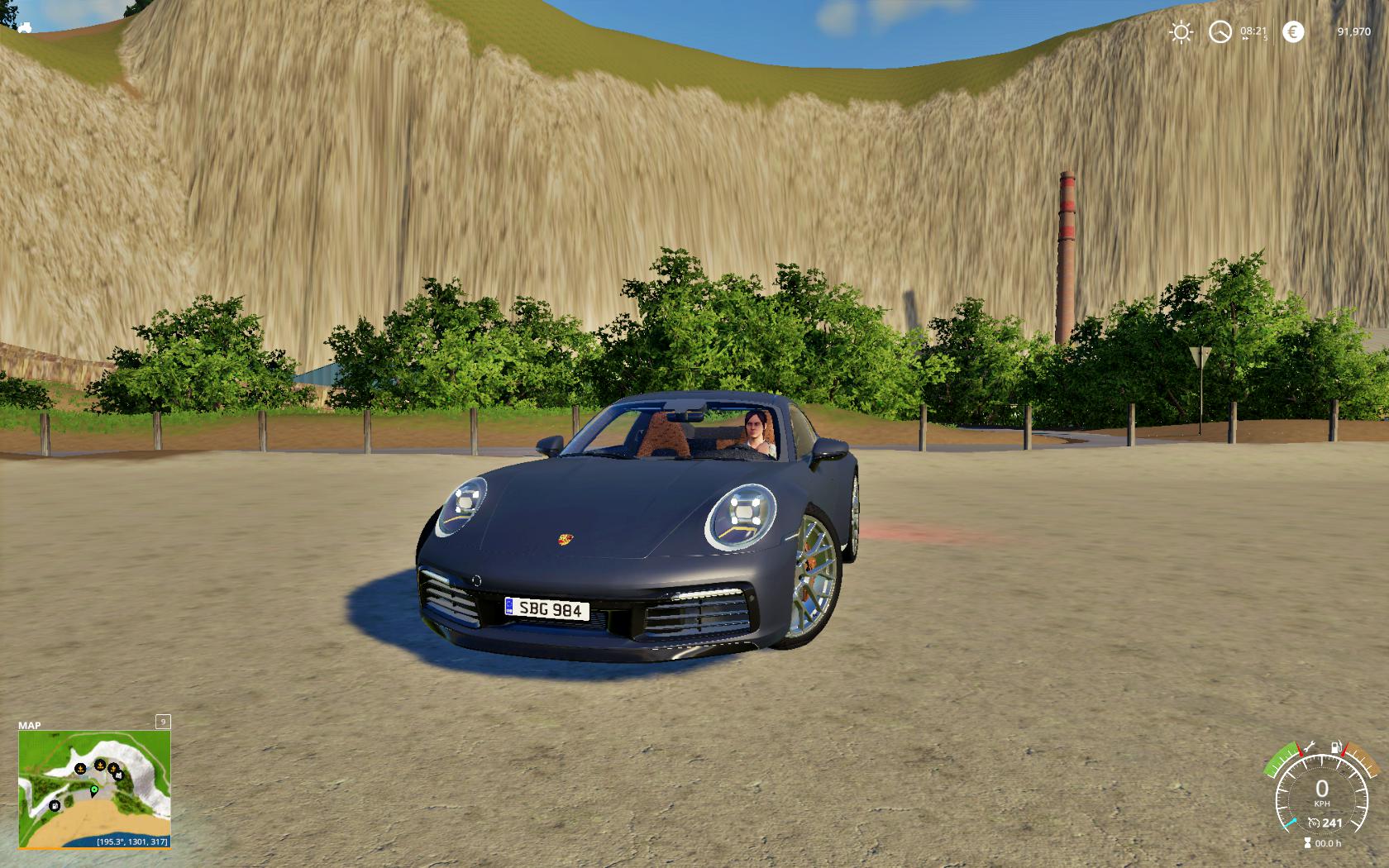1389x868 pixels.
Task: Open finances via the euro coin icon
Action: tap(1293, 32)
